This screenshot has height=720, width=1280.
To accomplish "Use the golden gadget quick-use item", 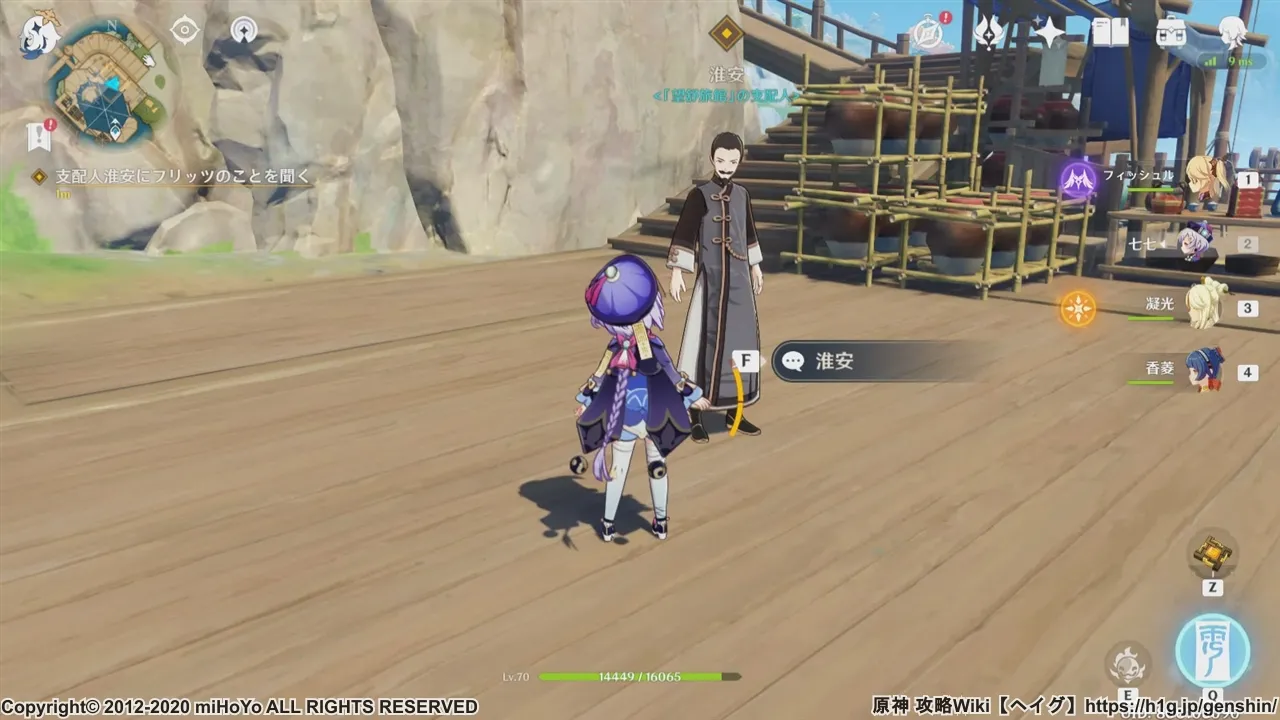I will (x=1212, y=552).
